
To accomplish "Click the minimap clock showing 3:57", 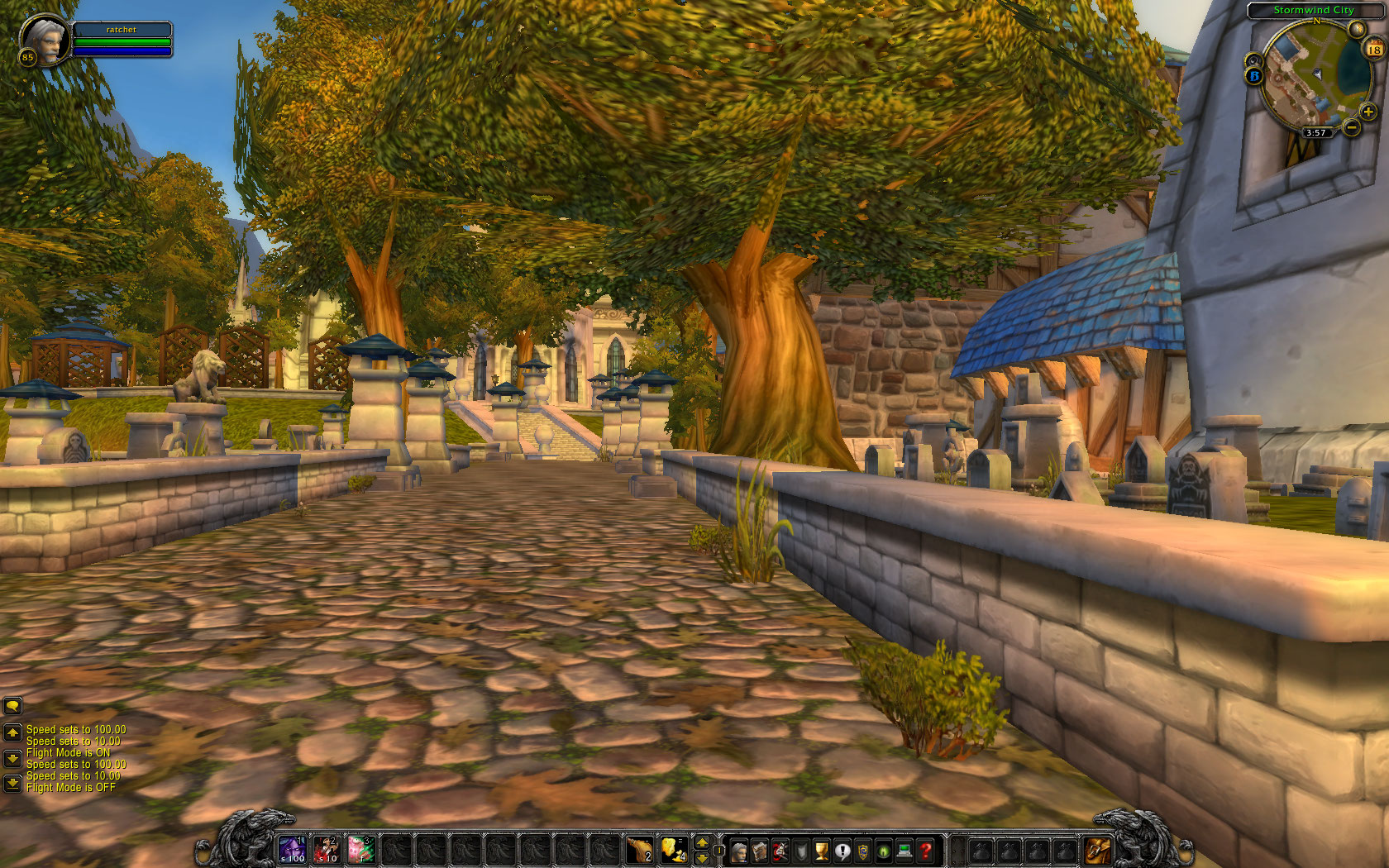I will (1315, 132).
